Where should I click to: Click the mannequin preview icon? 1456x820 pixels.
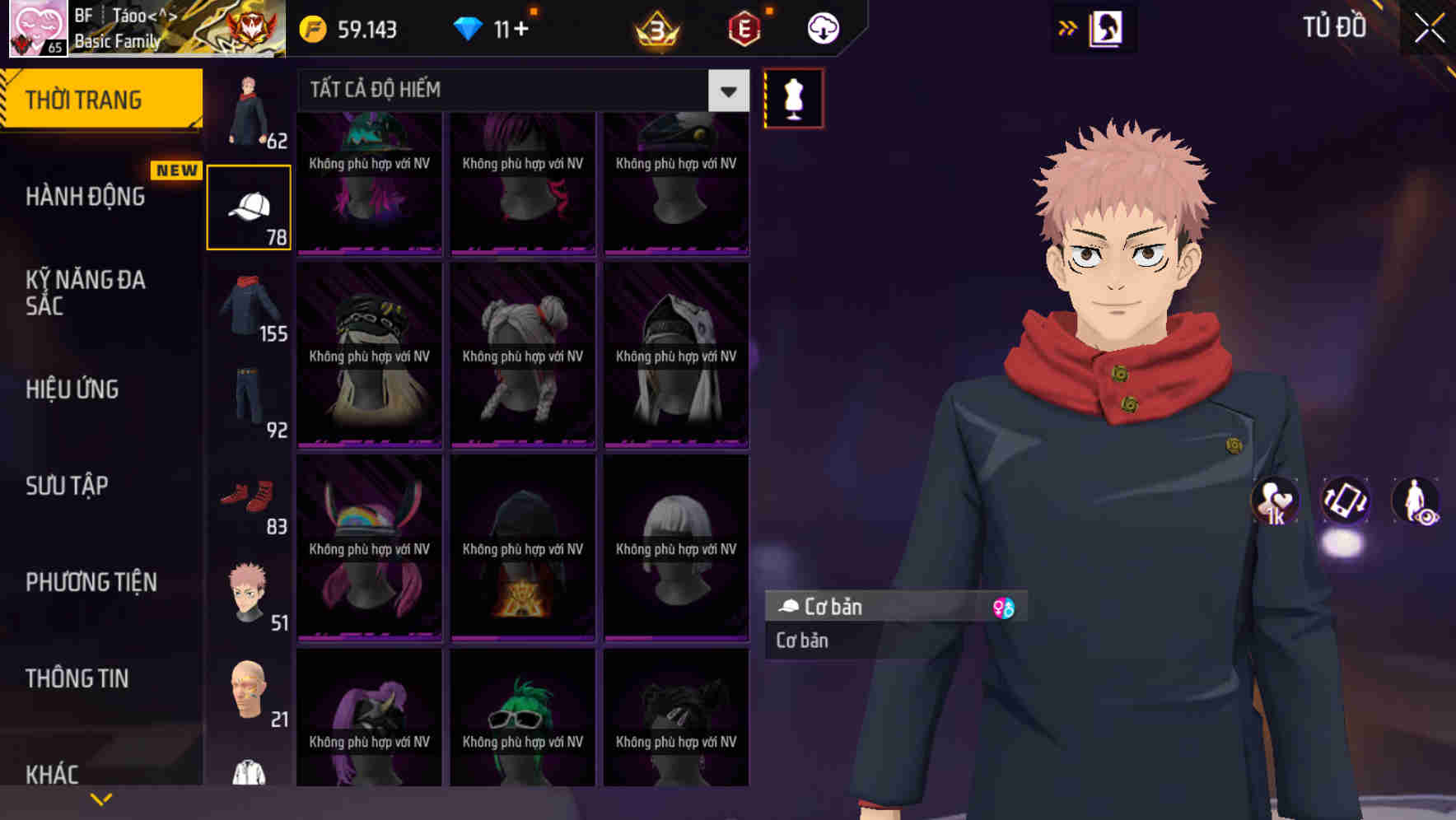[x=792, y=96]
